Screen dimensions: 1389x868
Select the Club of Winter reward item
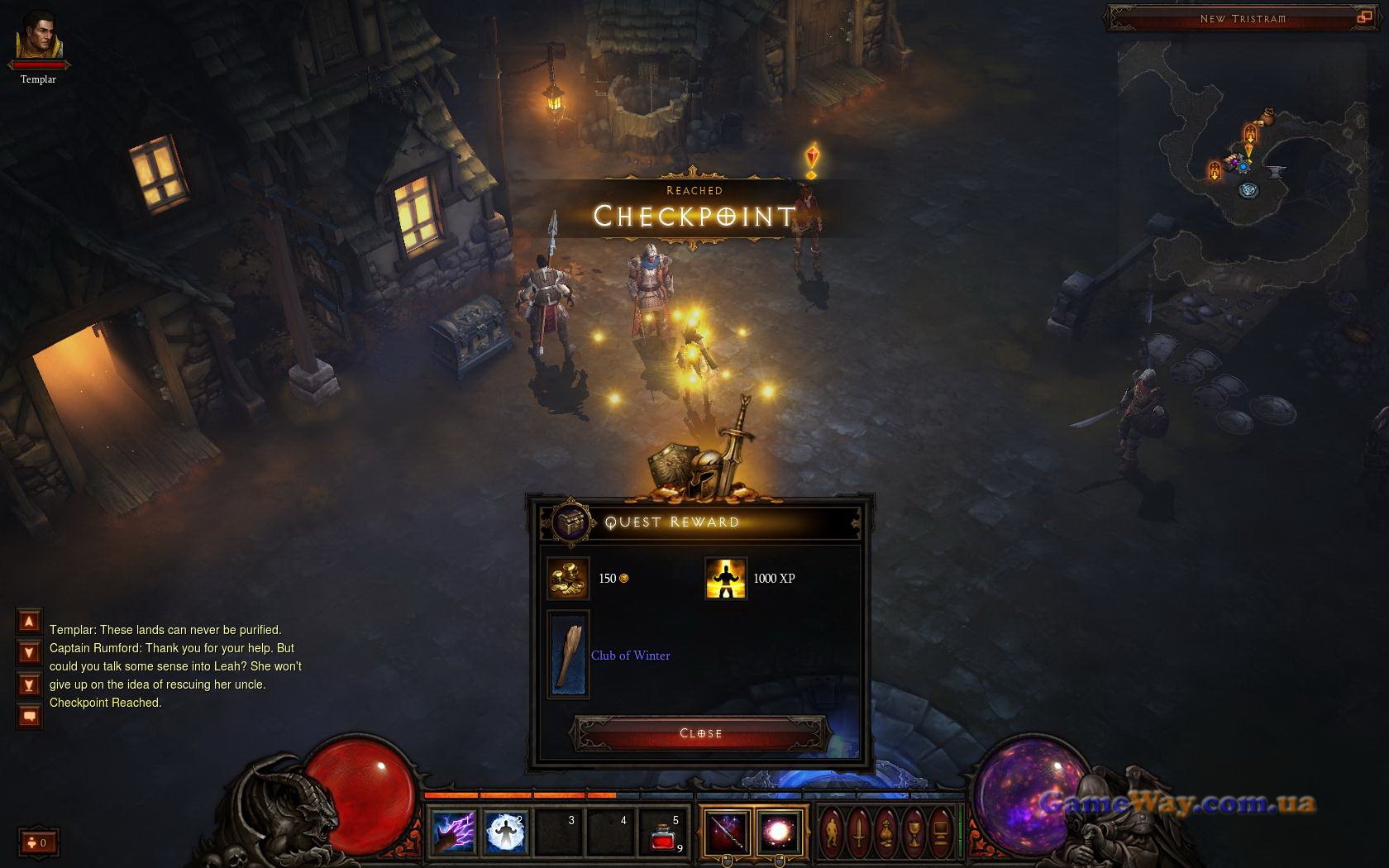[x=569, y=655]
